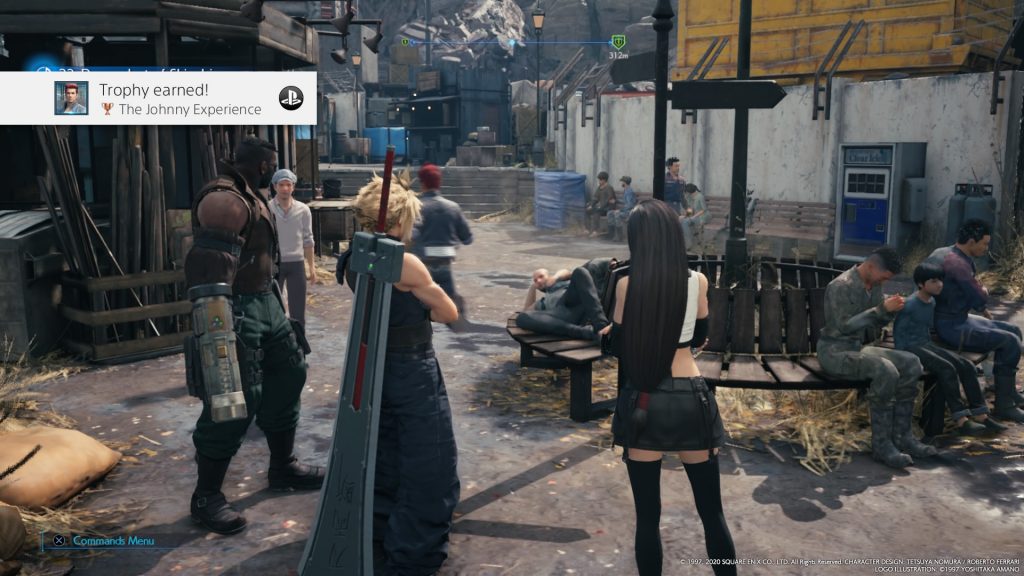Open the Commands Menu

tap(112, 541)
